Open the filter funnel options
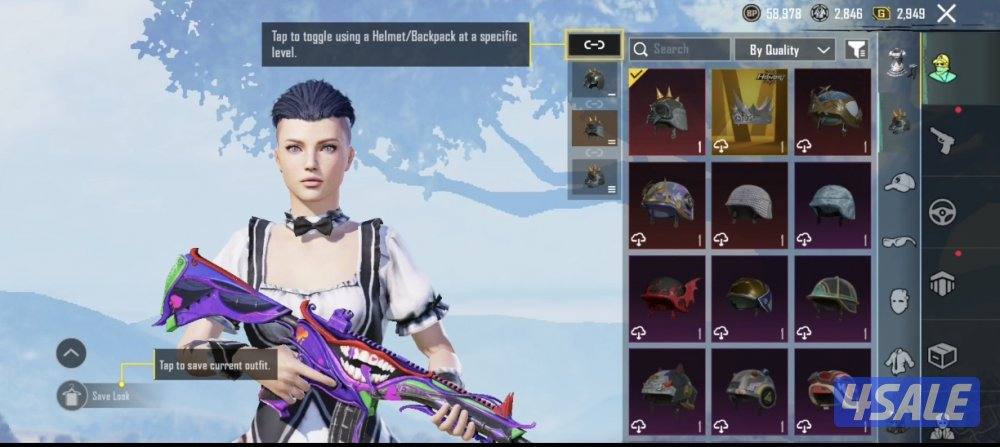 coord(856,49)
